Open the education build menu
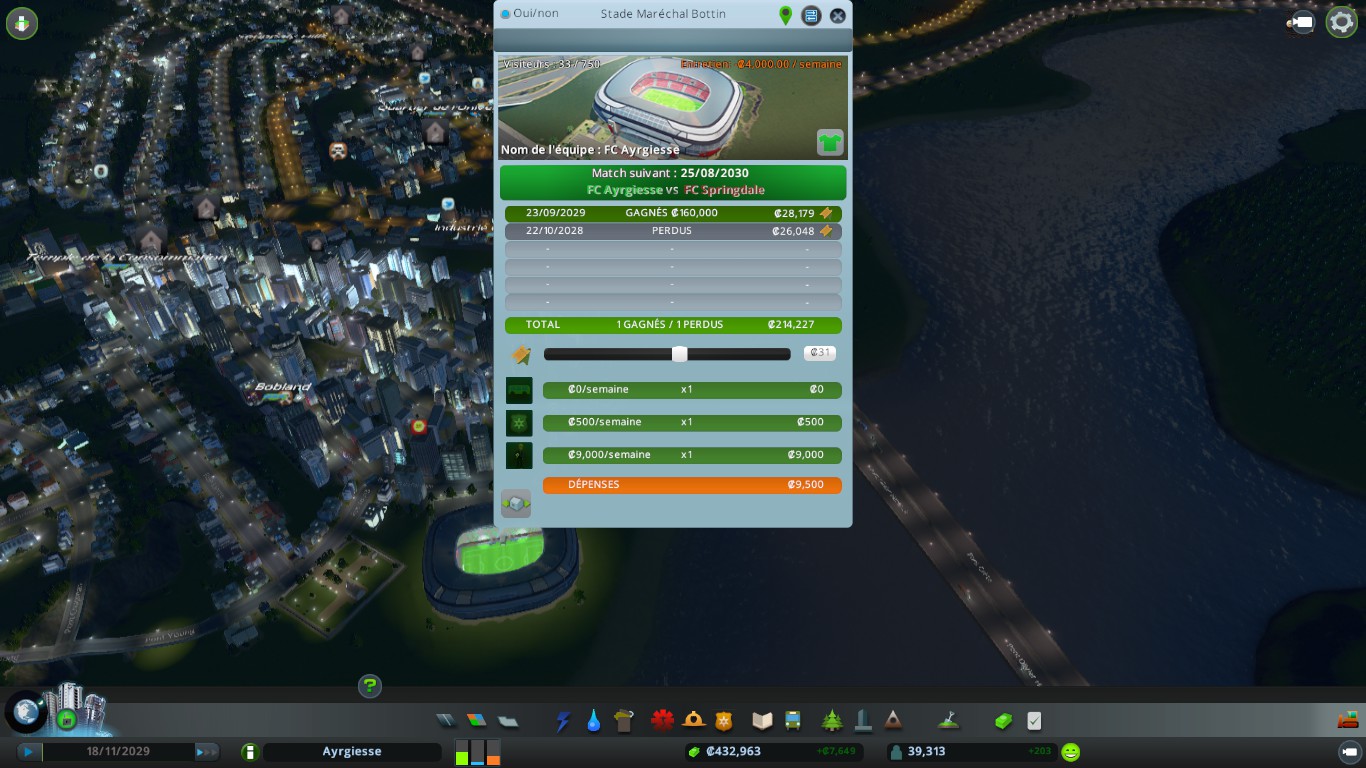This screenshot has width=1366, height=768. point(763,721)
